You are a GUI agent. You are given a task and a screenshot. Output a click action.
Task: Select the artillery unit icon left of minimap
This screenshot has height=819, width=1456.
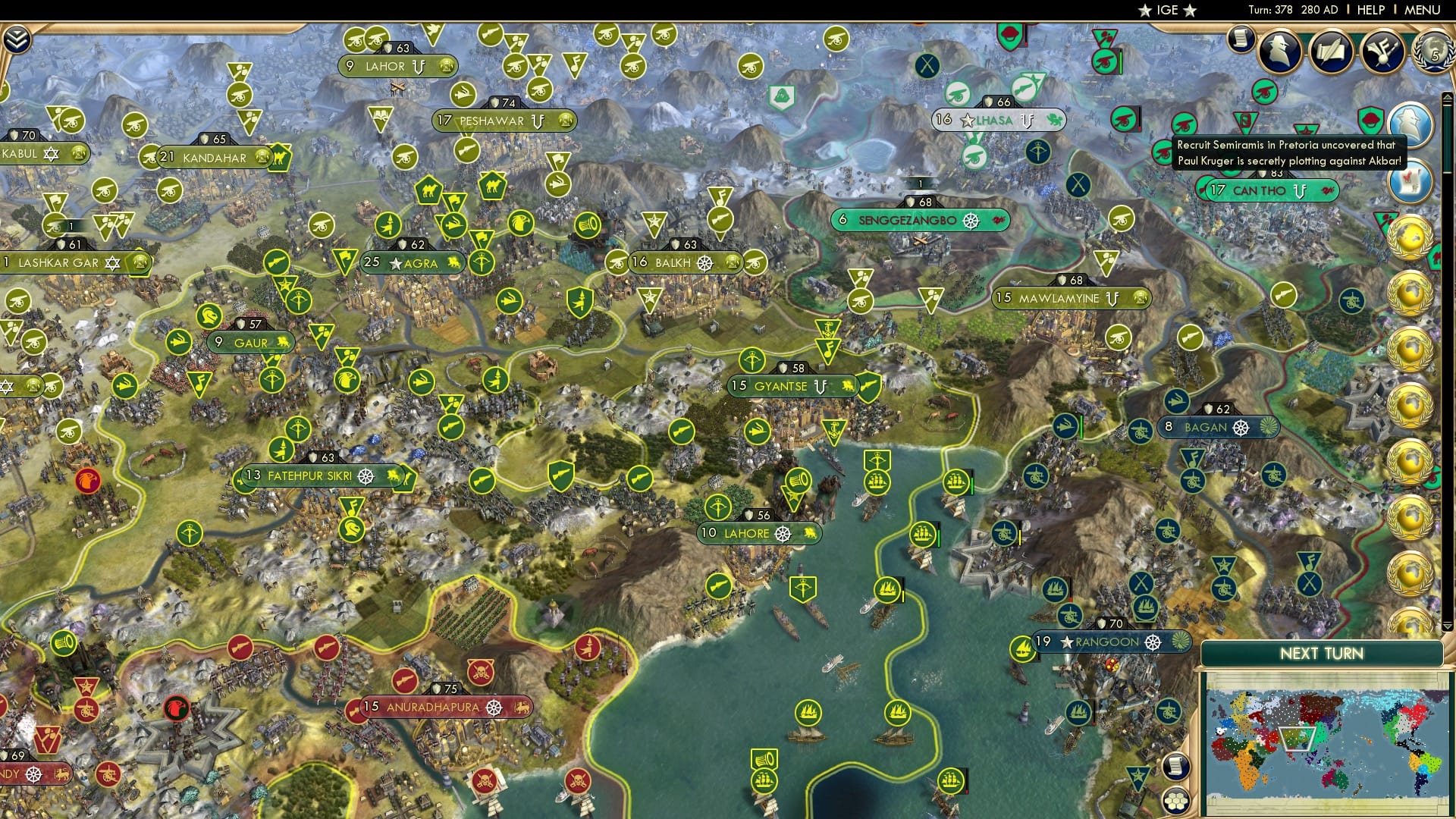point(1167,712)
